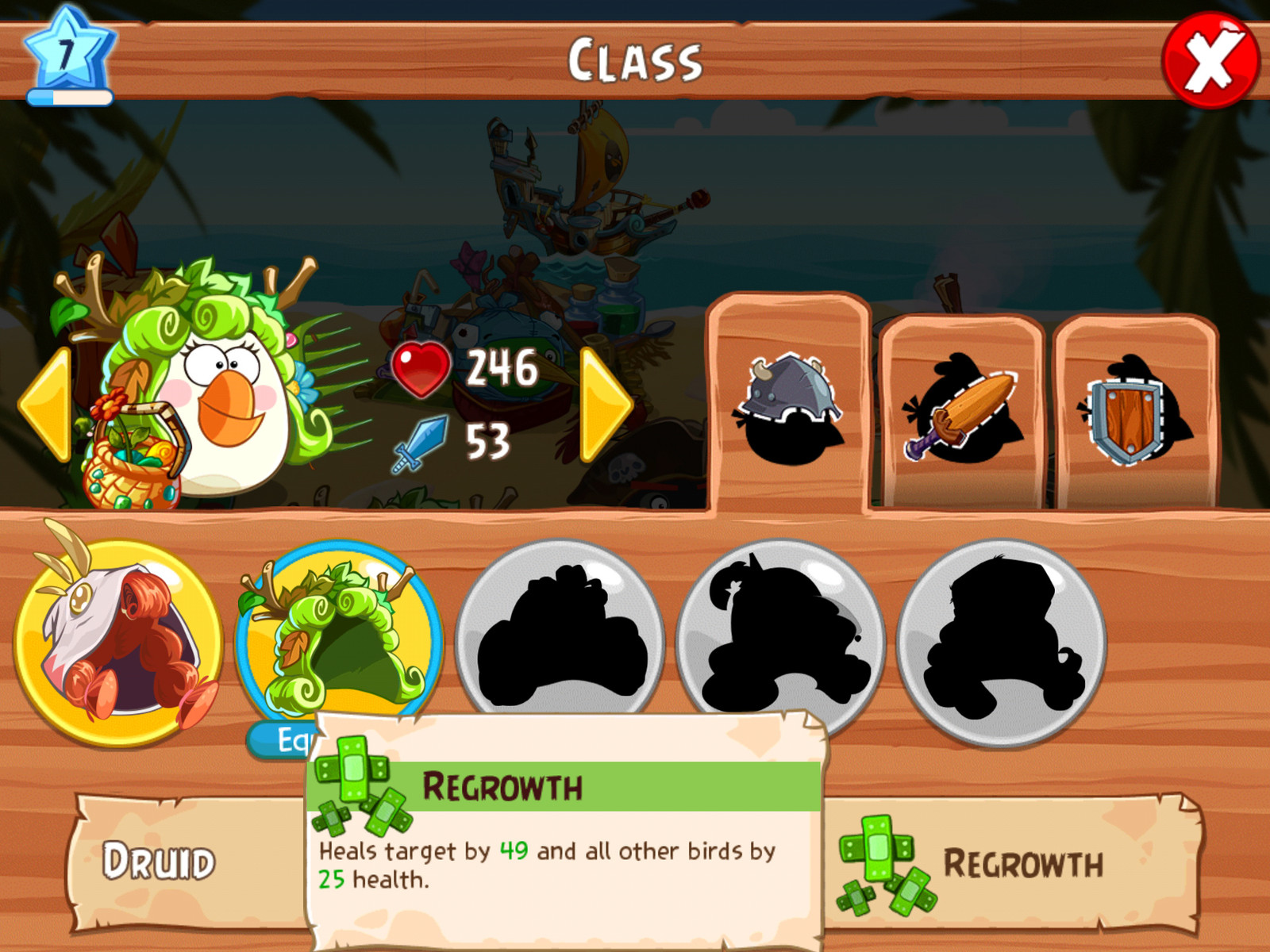Switch to next bird with right arrow
The height and width of the screenshot is (952, 1270).
point(606,405)
